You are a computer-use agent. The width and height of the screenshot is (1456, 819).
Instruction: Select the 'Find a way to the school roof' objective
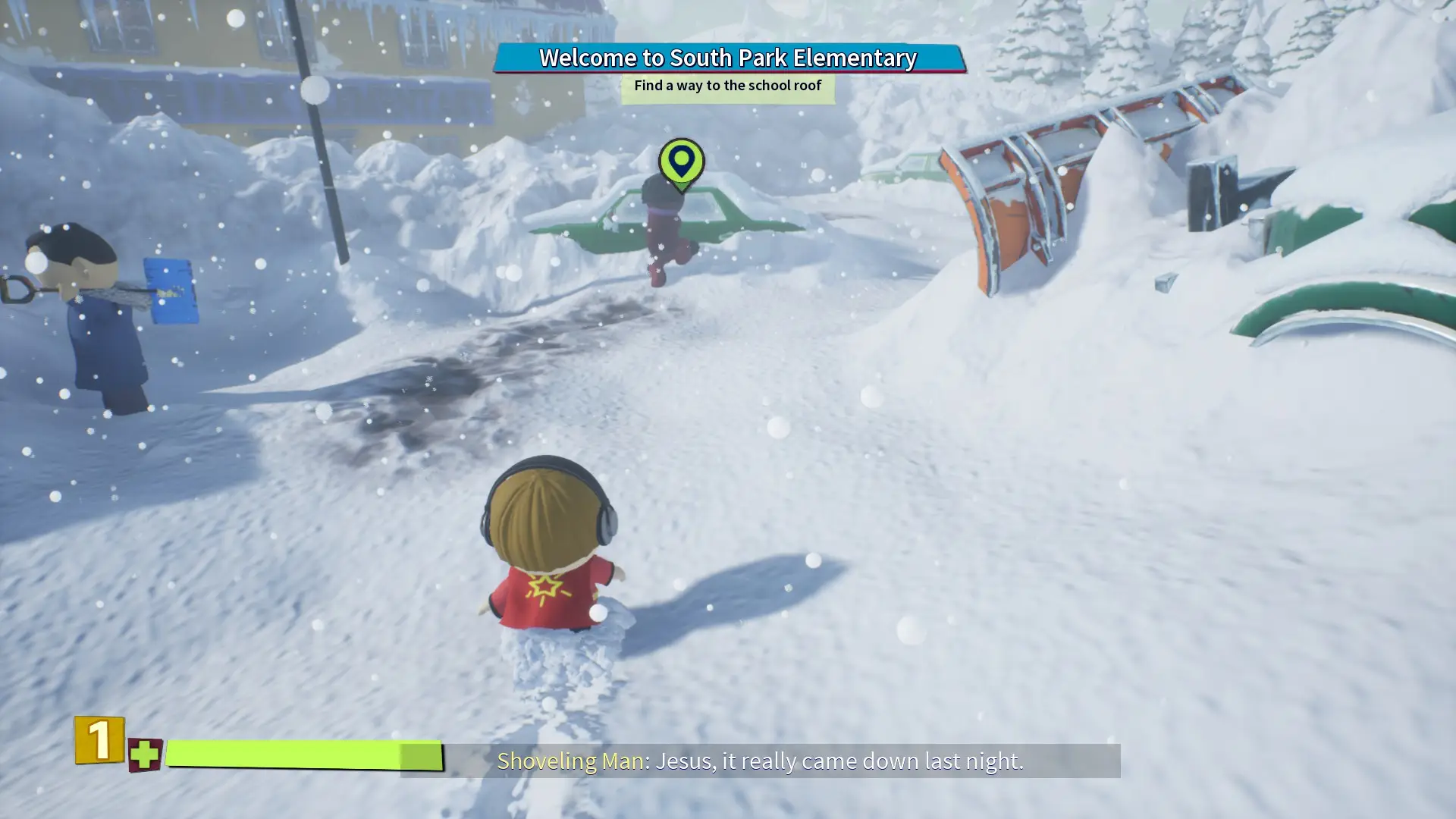coord(727,86)
